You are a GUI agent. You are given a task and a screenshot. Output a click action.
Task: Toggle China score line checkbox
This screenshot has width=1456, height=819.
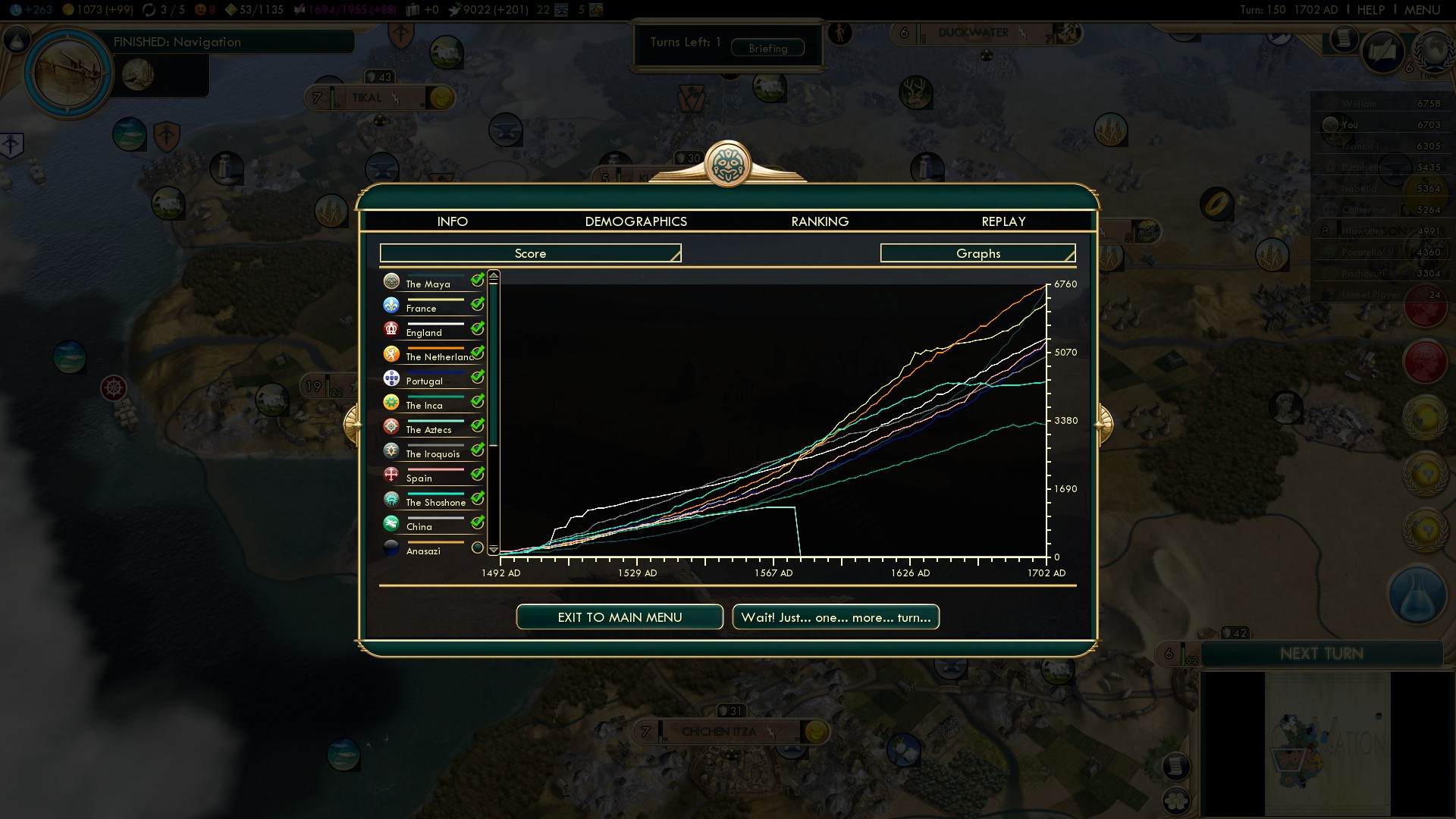pyautogui.click(x=477, y=523)
